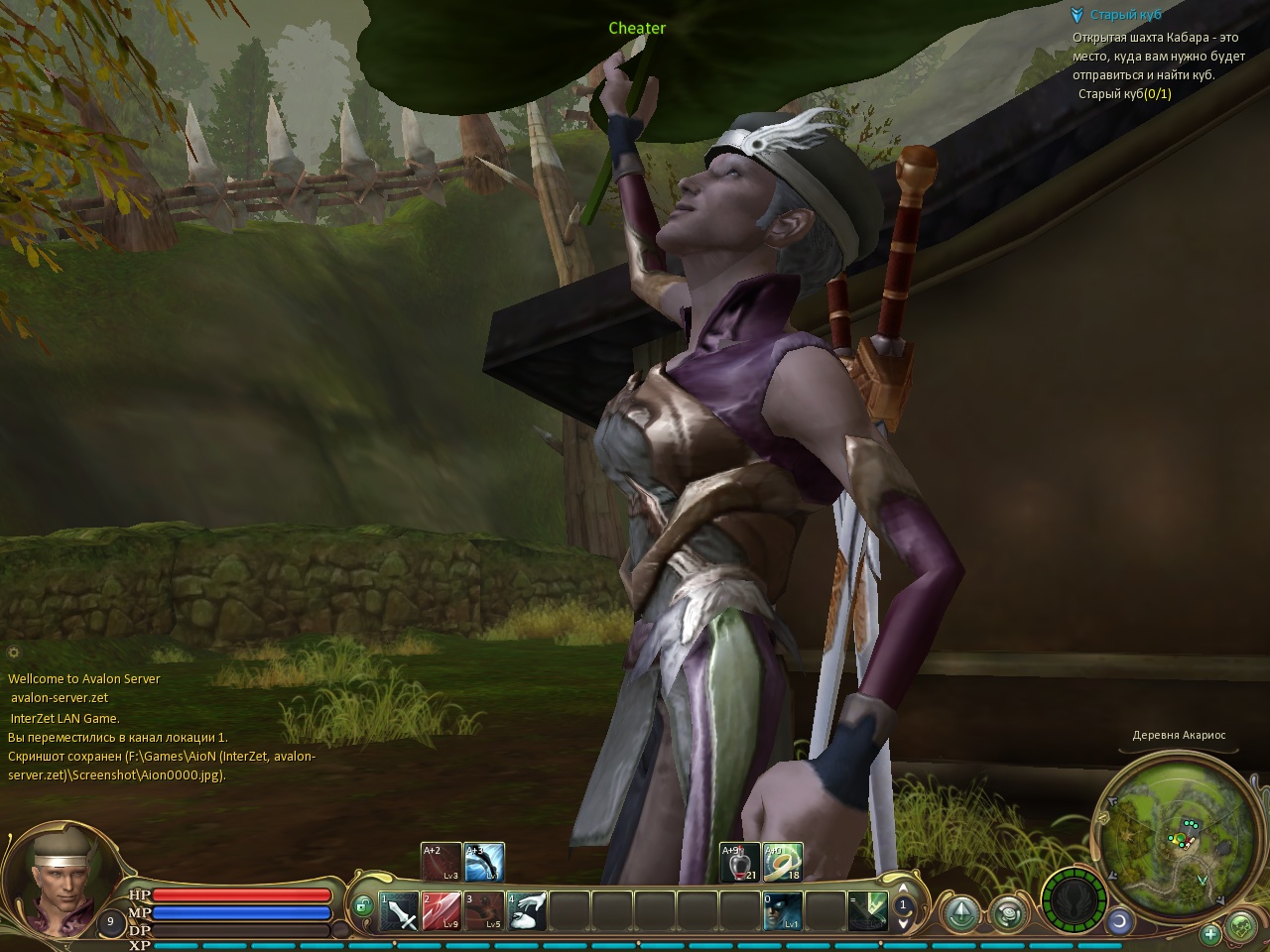Drink the red potion from the quickbar

click(740, 862)
